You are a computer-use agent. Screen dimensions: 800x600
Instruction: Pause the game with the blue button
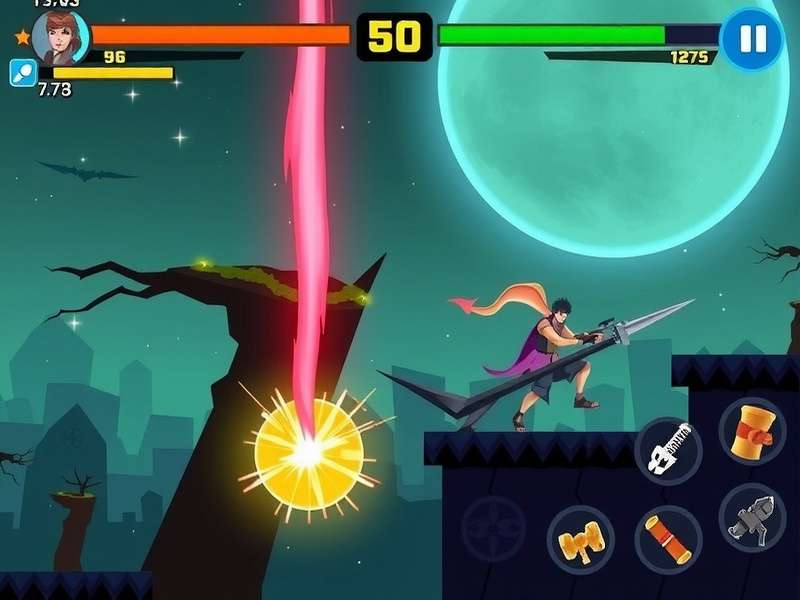(752, 39)
